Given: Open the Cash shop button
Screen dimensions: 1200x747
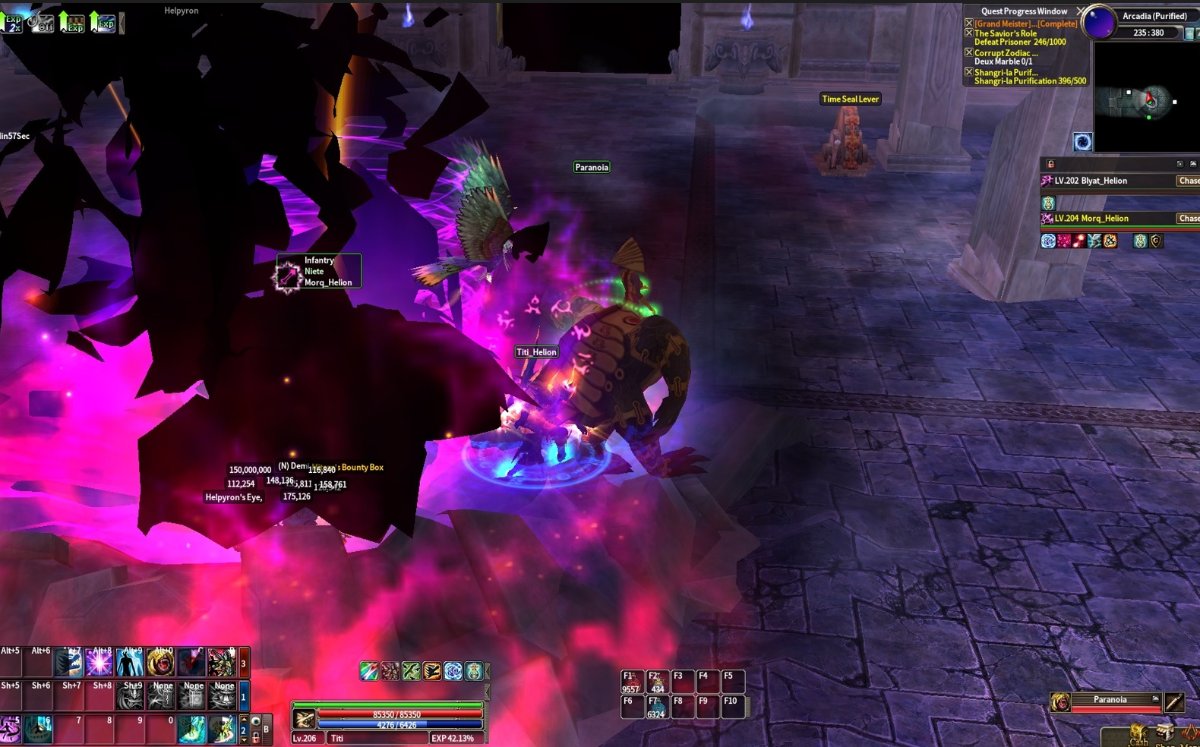Looking at the screenshot, I should (x=1138, y=734).
